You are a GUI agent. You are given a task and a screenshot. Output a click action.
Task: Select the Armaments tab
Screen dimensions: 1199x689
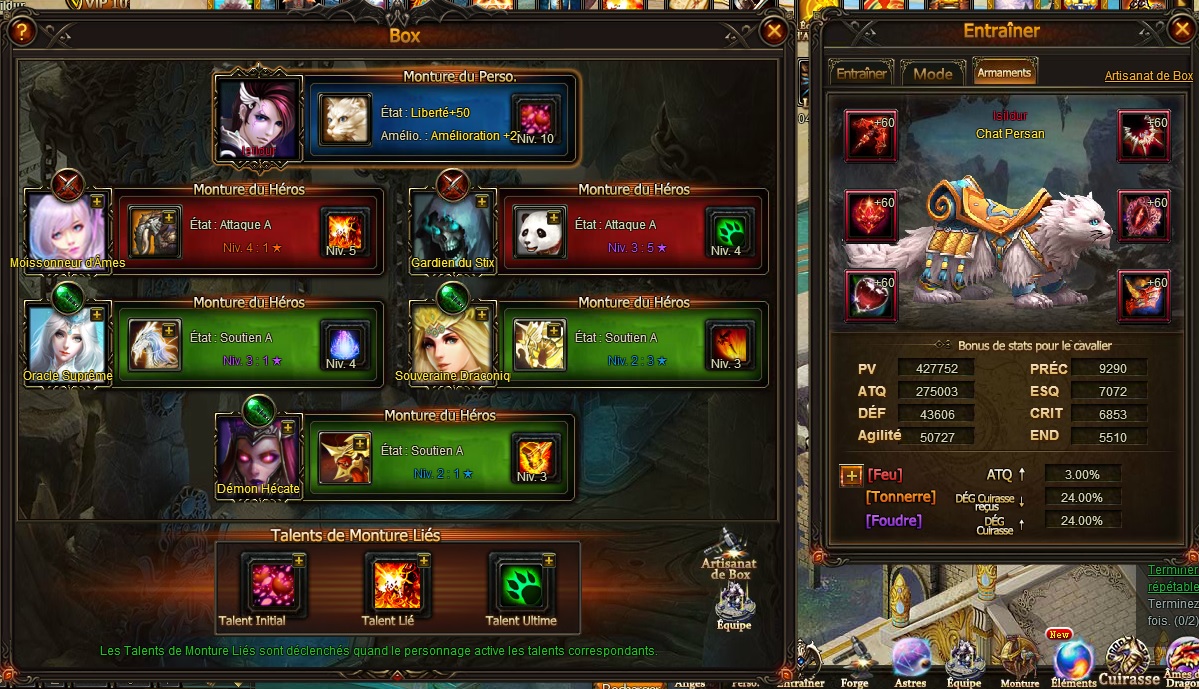1004,73
